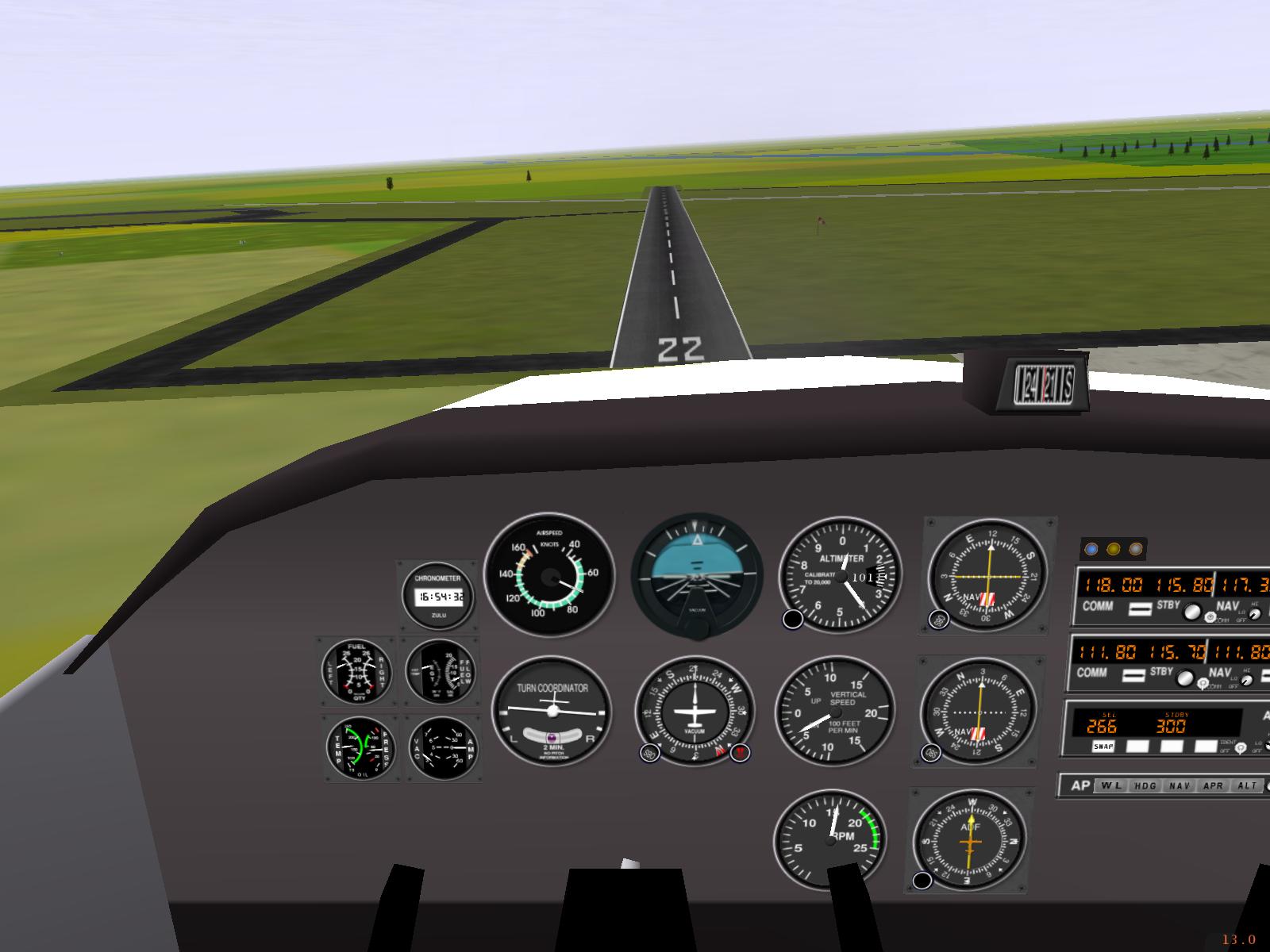Click the red heading bug knob on the directional gyro
Viewport: 1270px width, 952px height.
[740, 753]
